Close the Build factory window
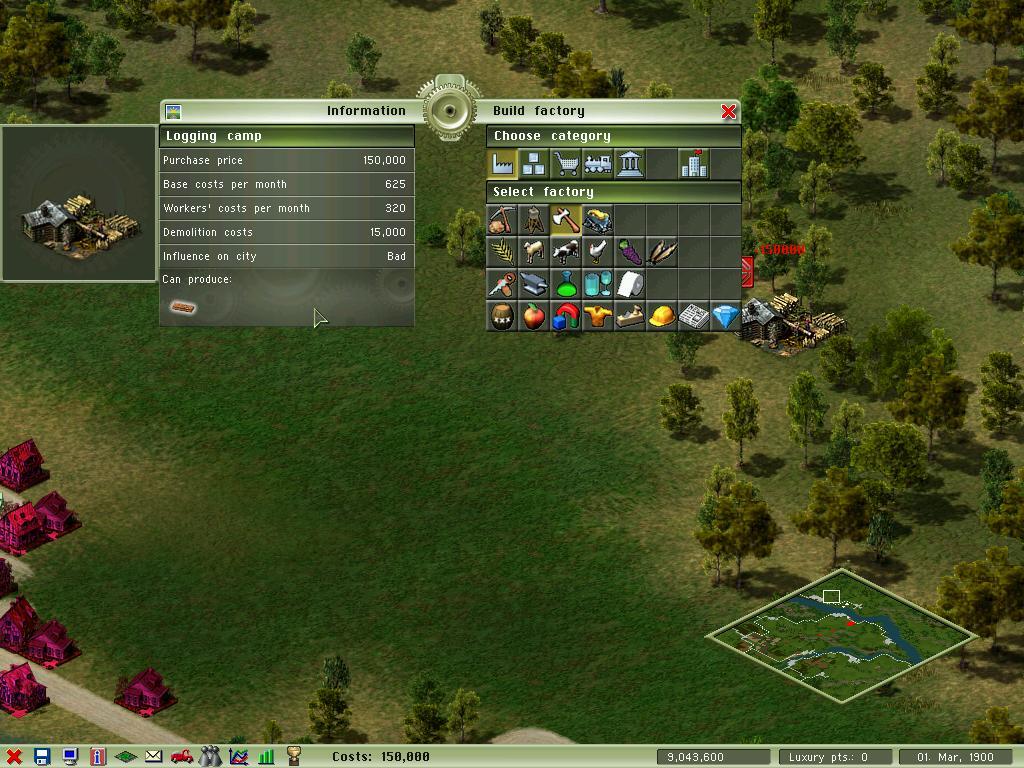 [x=728, y=111]
